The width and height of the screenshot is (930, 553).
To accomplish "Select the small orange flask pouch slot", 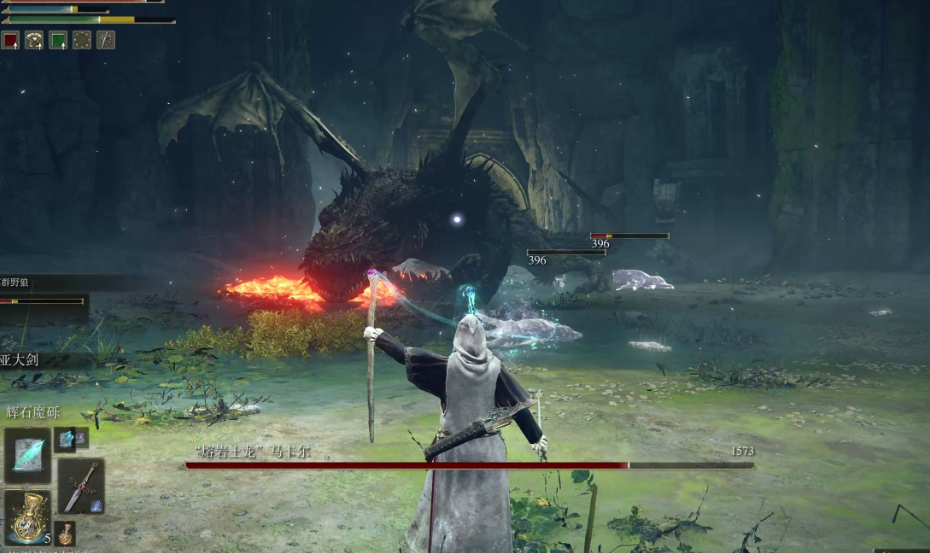I will tap(66, 534).
